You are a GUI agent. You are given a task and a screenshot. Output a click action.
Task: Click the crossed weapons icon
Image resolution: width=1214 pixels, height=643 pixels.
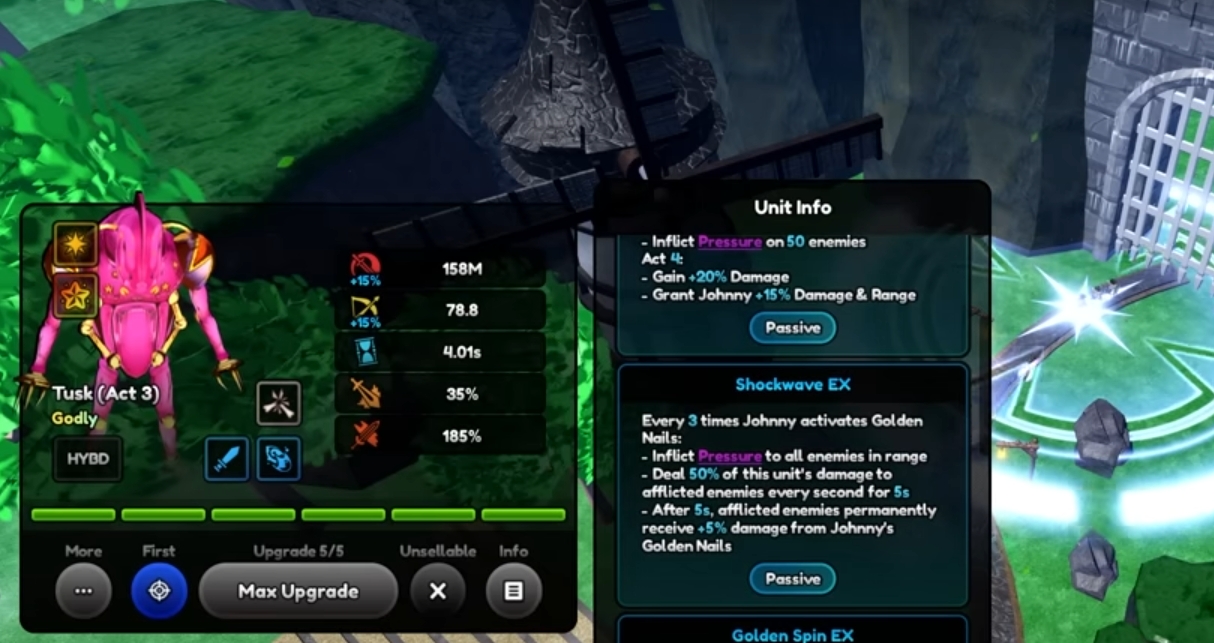pyautogui.click(x=278, y=403)
